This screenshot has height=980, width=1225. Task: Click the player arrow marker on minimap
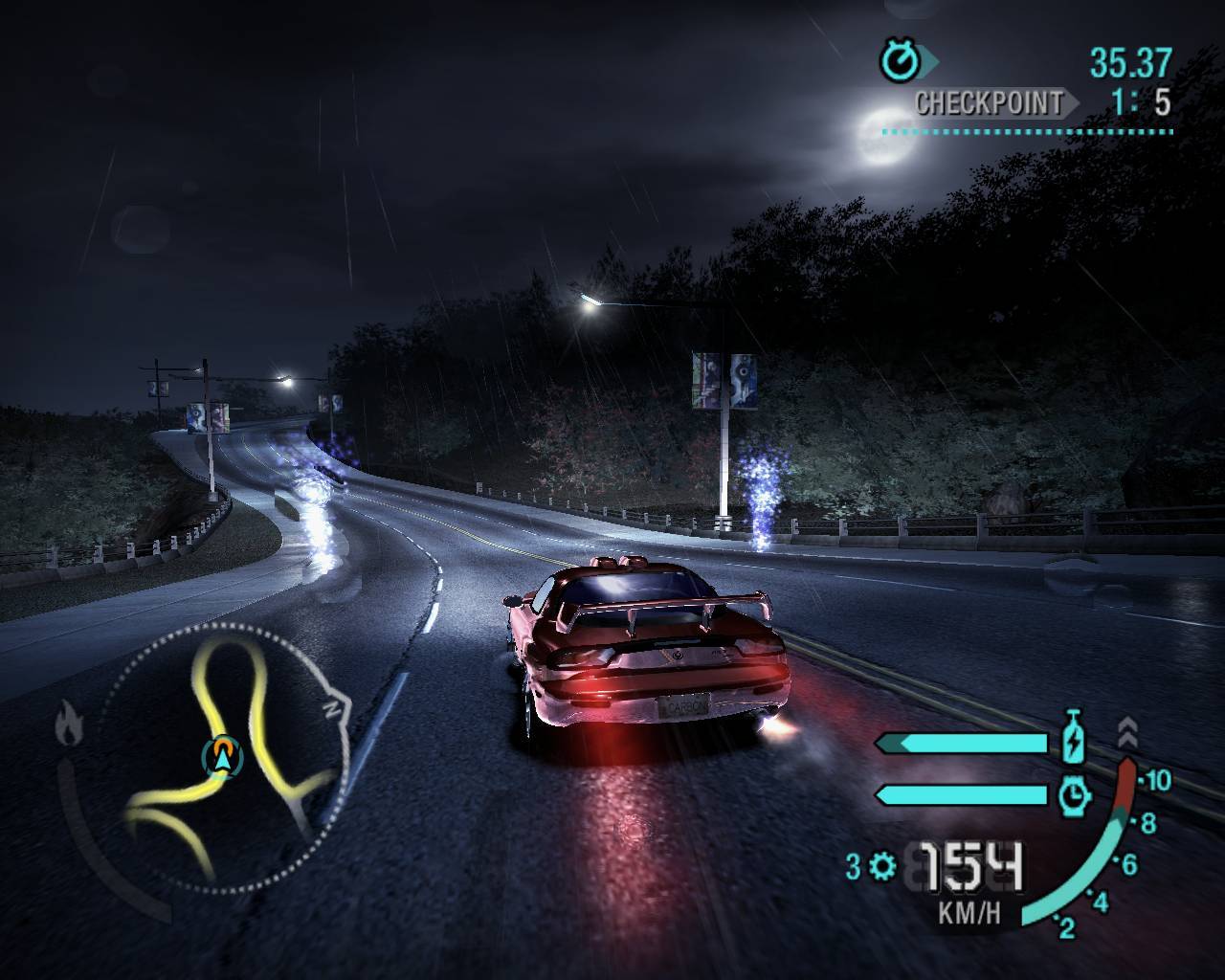click(x=224, y=756)
